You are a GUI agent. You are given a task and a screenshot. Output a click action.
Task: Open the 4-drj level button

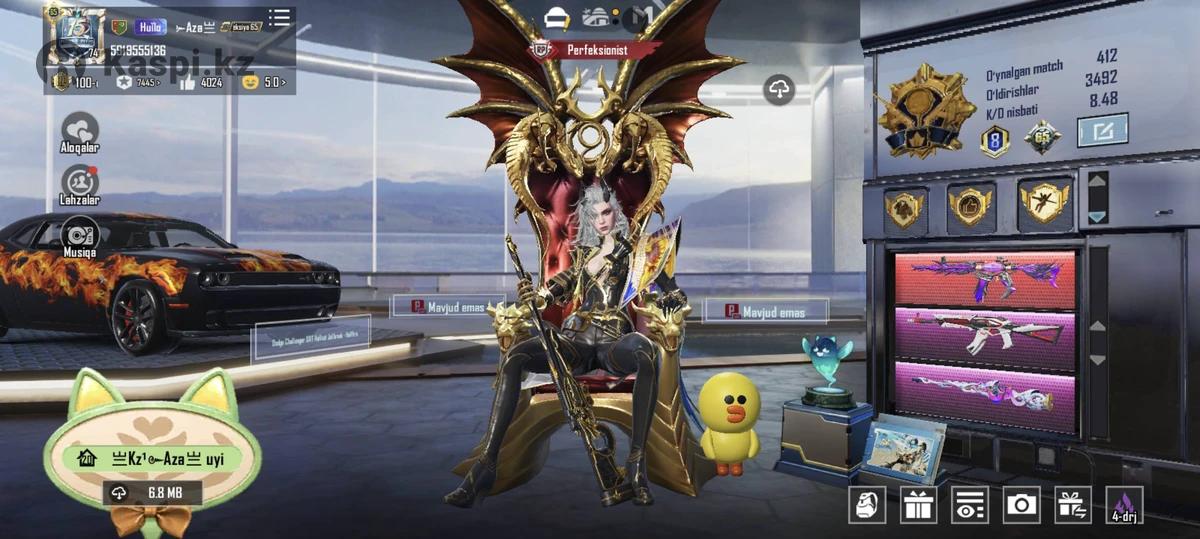coord(1124,505)
